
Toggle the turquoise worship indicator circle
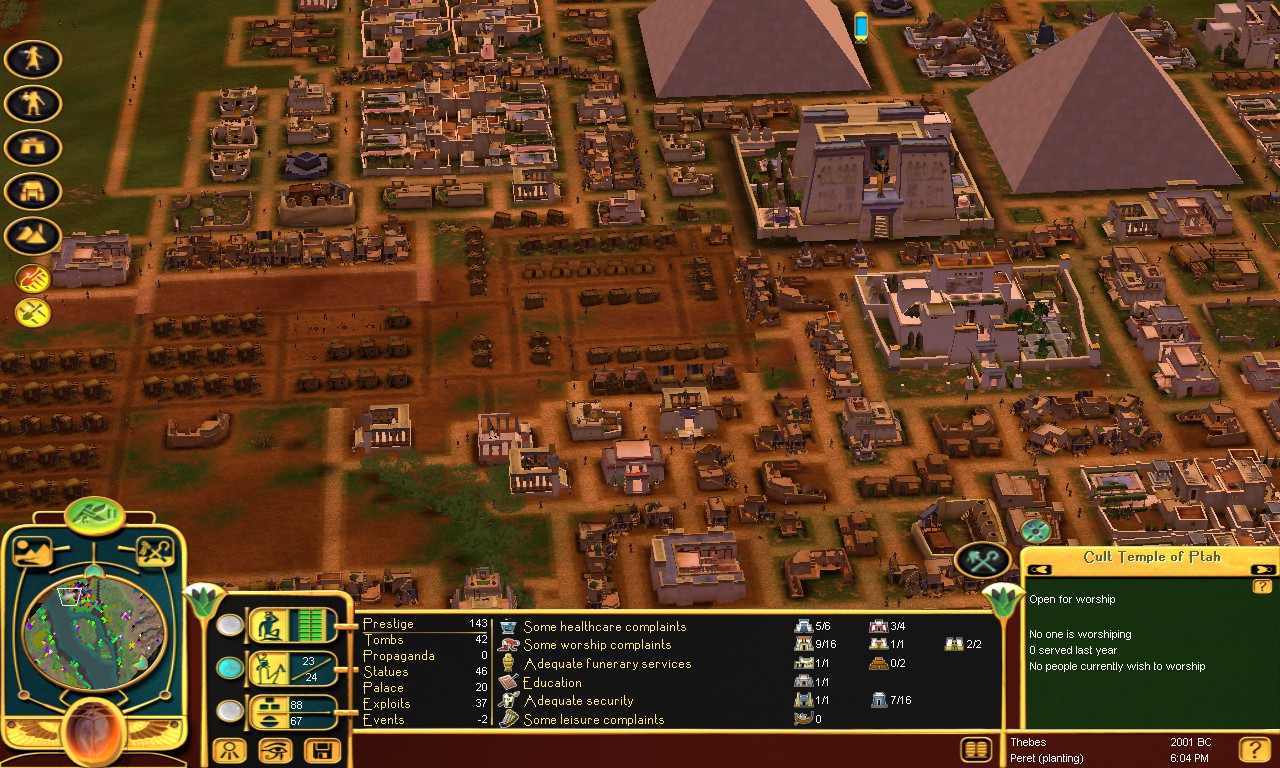(232, 668)
